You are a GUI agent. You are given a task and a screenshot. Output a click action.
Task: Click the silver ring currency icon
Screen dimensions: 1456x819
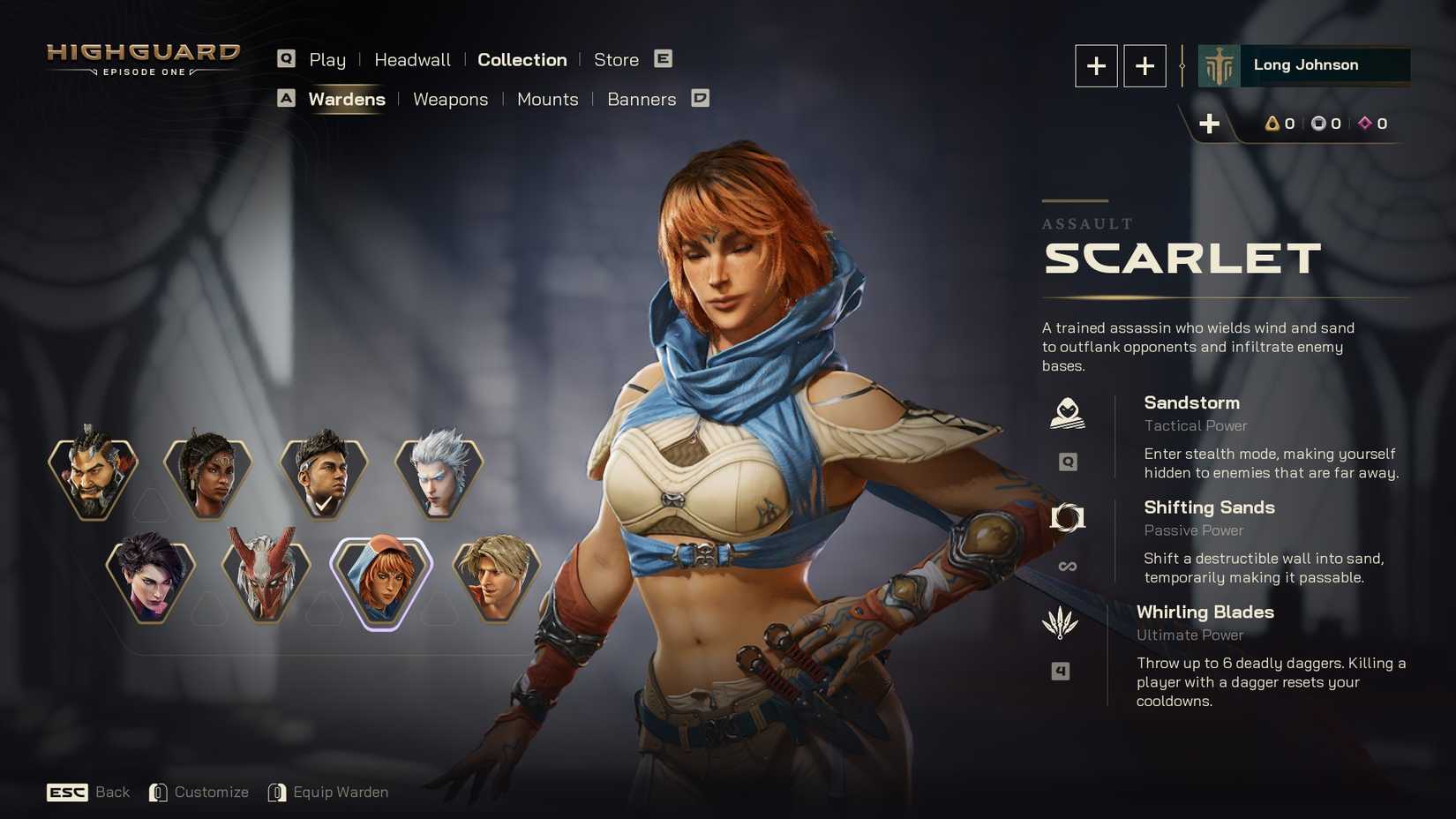(1319, 124)
